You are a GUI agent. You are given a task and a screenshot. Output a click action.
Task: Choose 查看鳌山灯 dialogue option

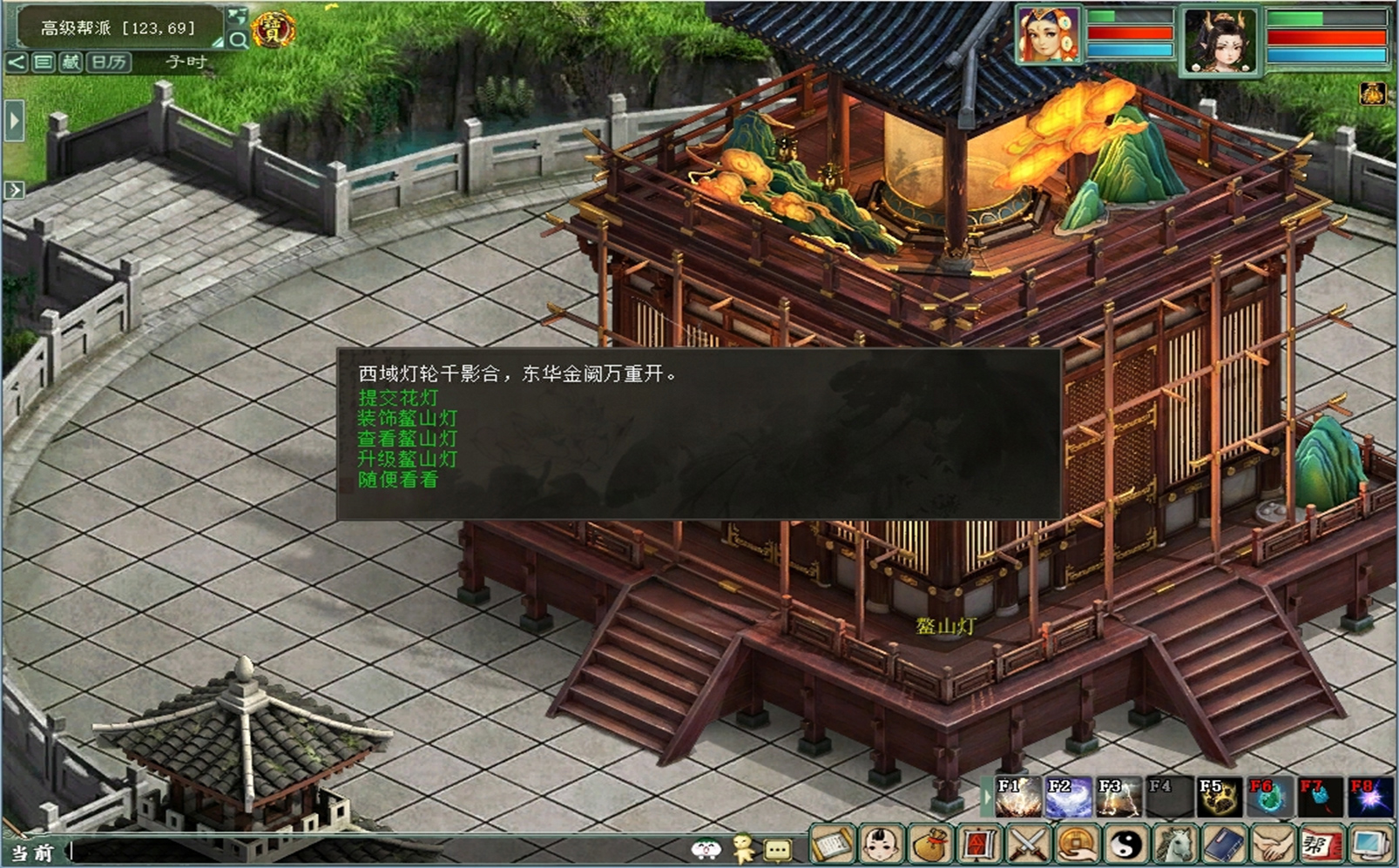pyautogui.click(x=407, y=438)
